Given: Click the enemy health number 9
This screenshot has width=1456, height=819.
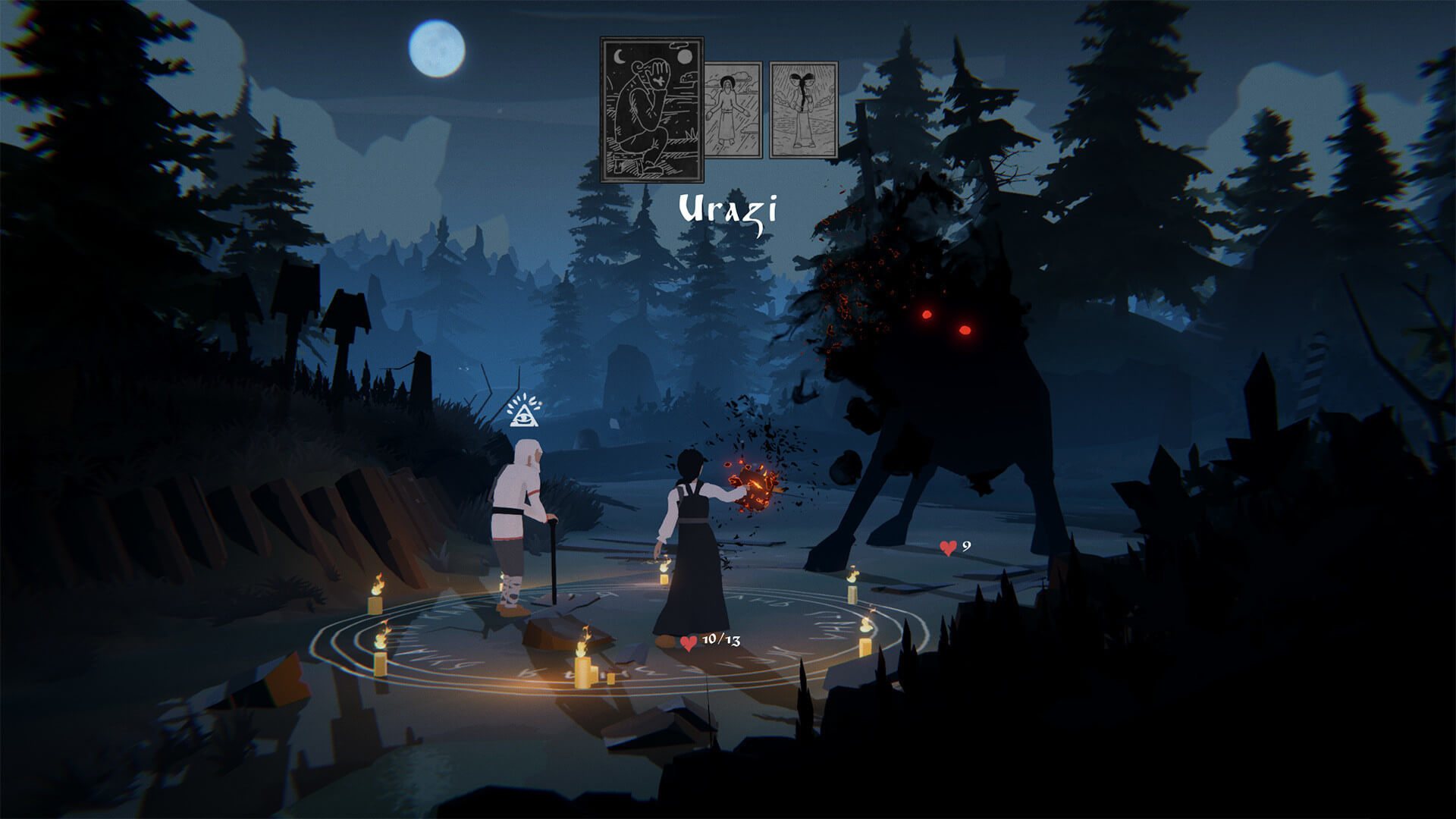Looking at the screenshot, I should point(965,548).
